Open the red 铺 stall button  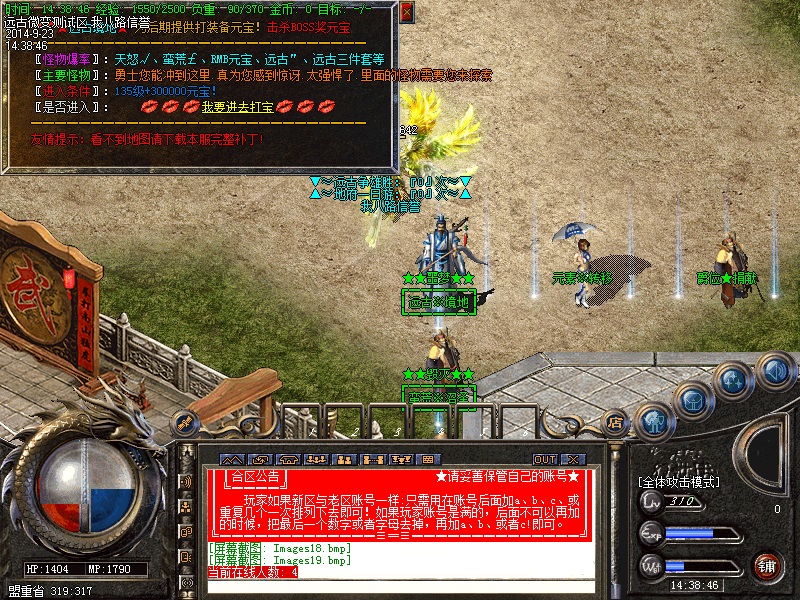tap(767, 567)
